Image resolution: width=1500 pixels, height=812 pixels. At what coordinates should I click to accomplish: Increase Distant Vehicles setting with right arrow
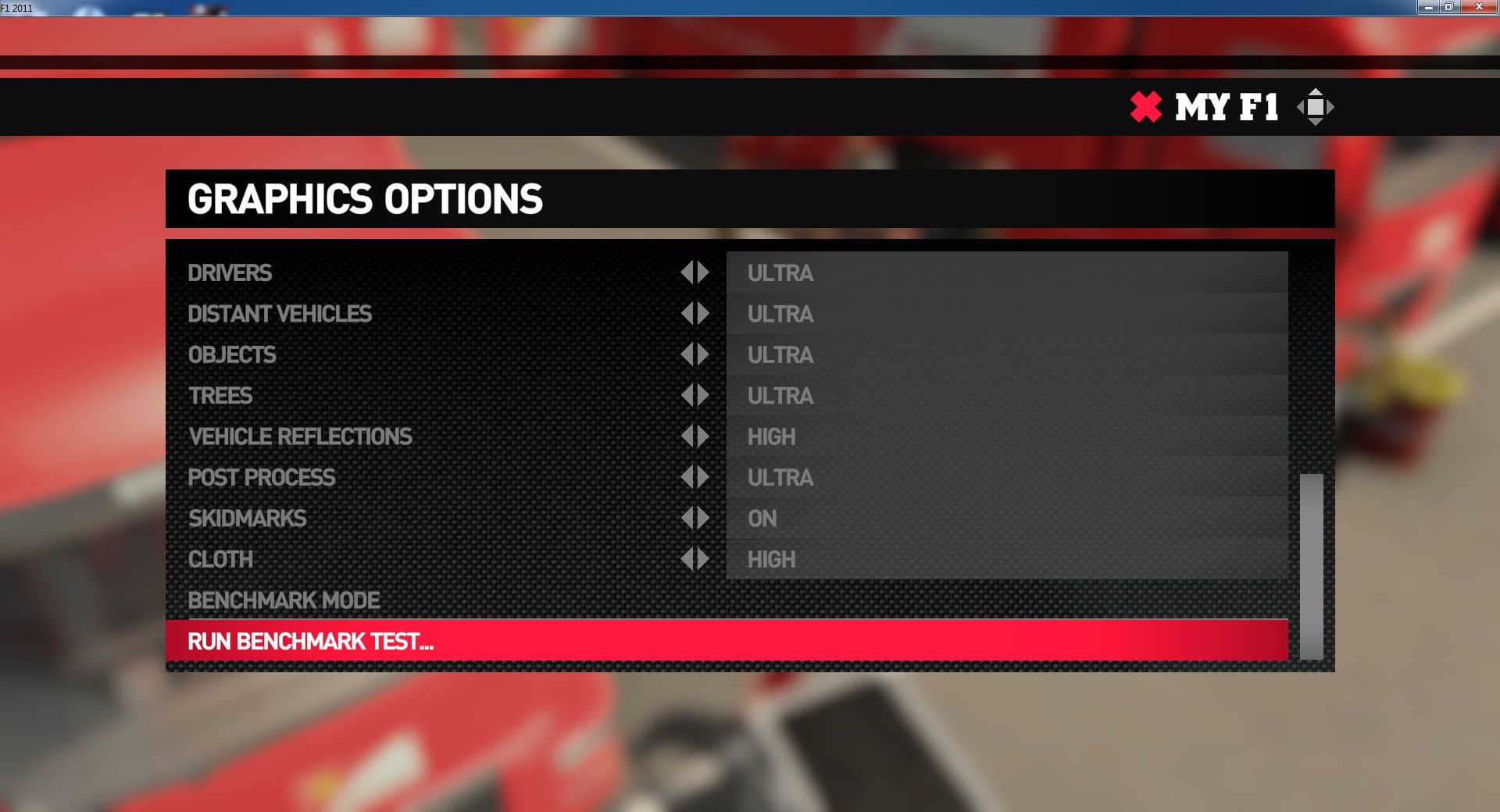pos(703,314)
